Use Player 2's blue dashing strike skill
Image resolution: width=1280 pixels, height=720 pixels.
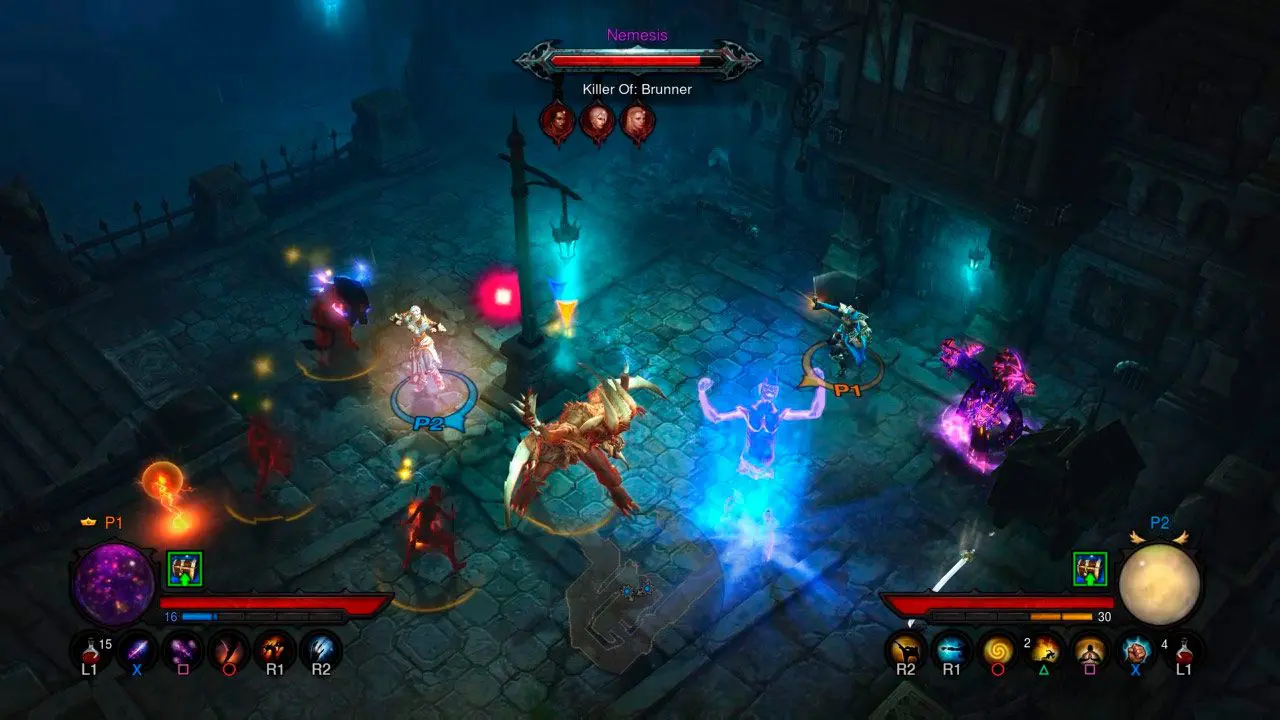(951, 650)
